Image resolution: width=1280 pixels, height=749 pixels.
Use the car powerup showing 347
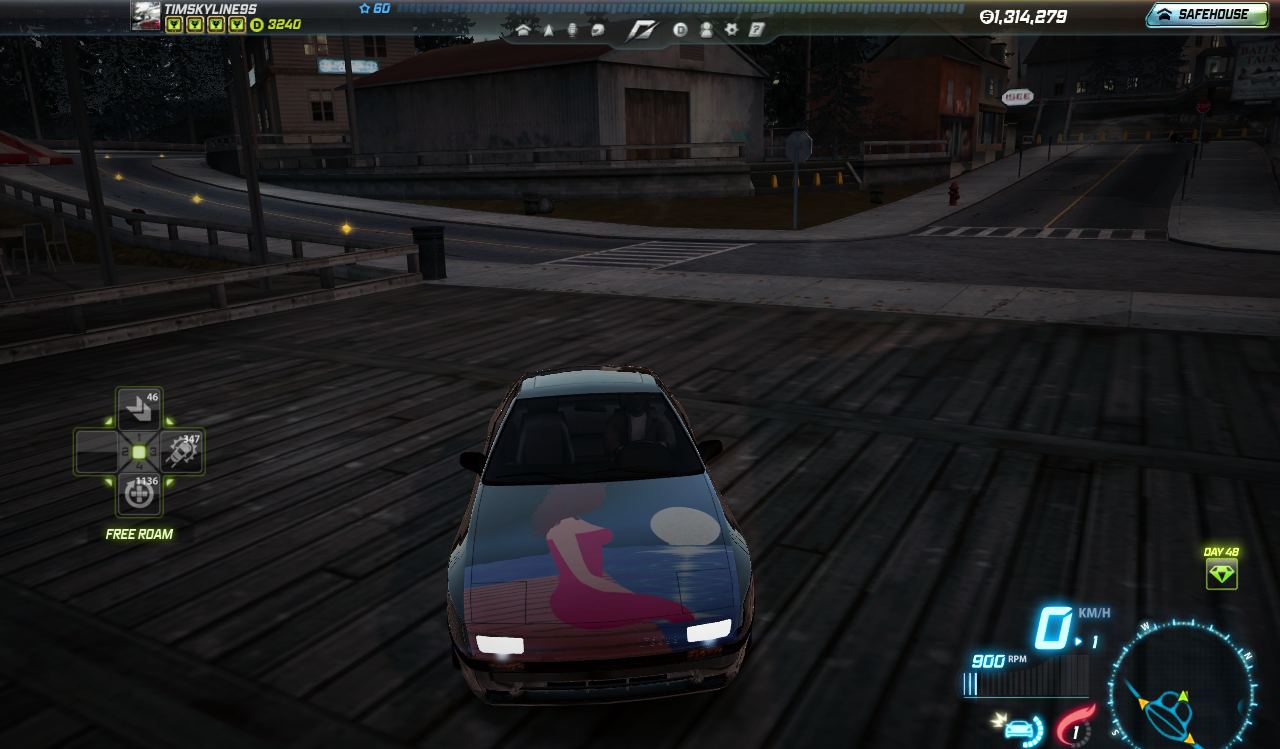pos(182,452)
